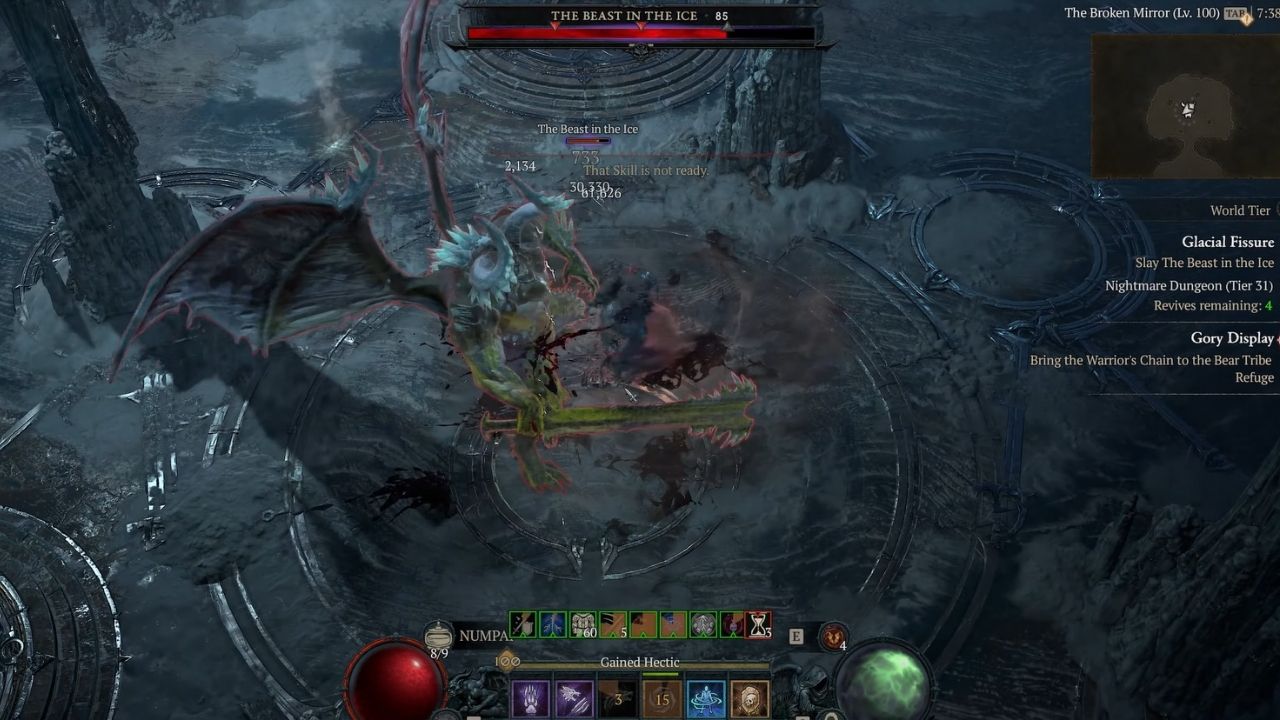The height and width of the screenshot is (720, 1280).
Task: Click the Glacial Fissure quest title
Action: (1228, 242)
